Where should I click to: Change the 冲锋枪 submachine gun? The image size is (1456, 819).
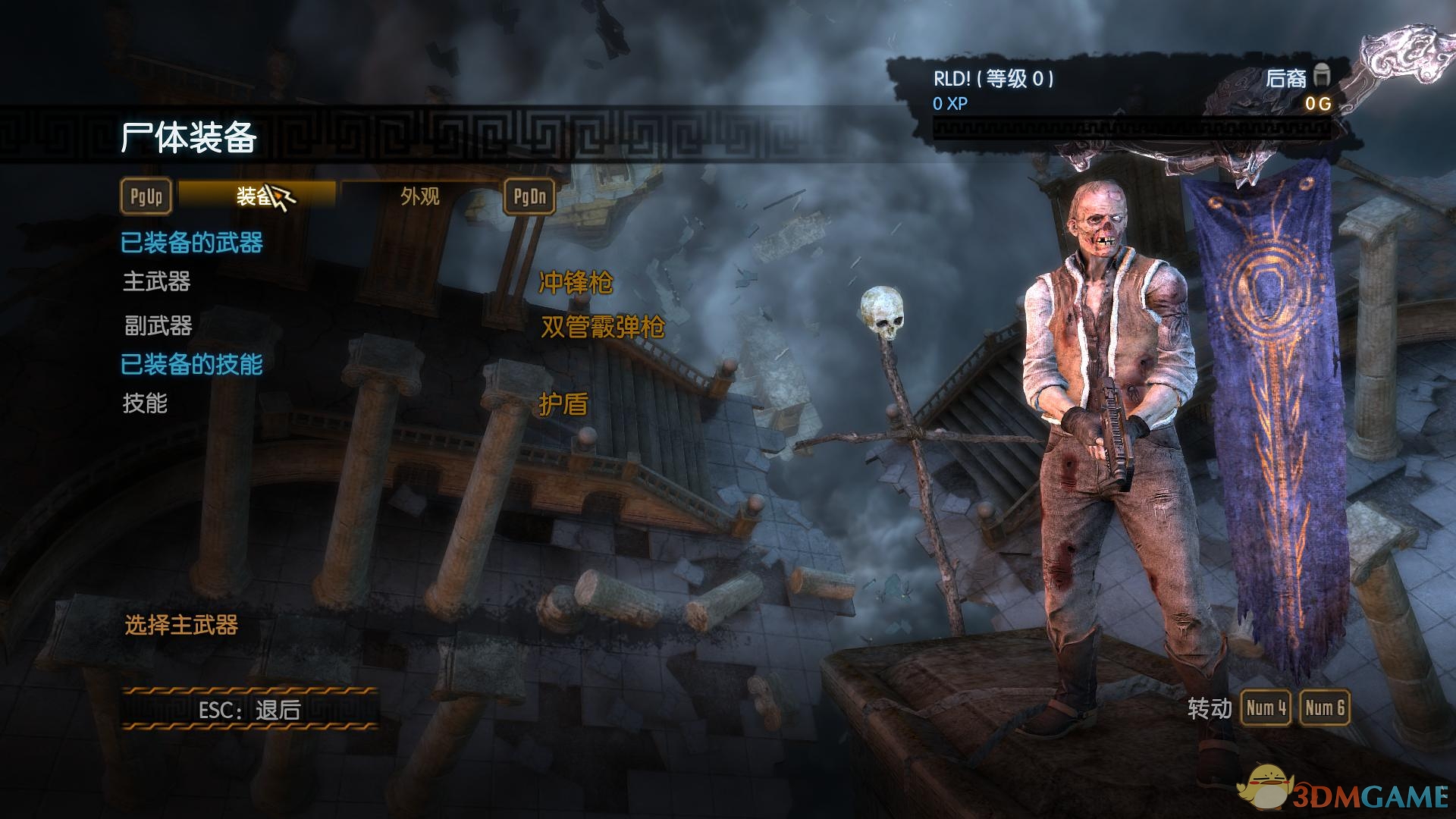[x=576, y=283]
